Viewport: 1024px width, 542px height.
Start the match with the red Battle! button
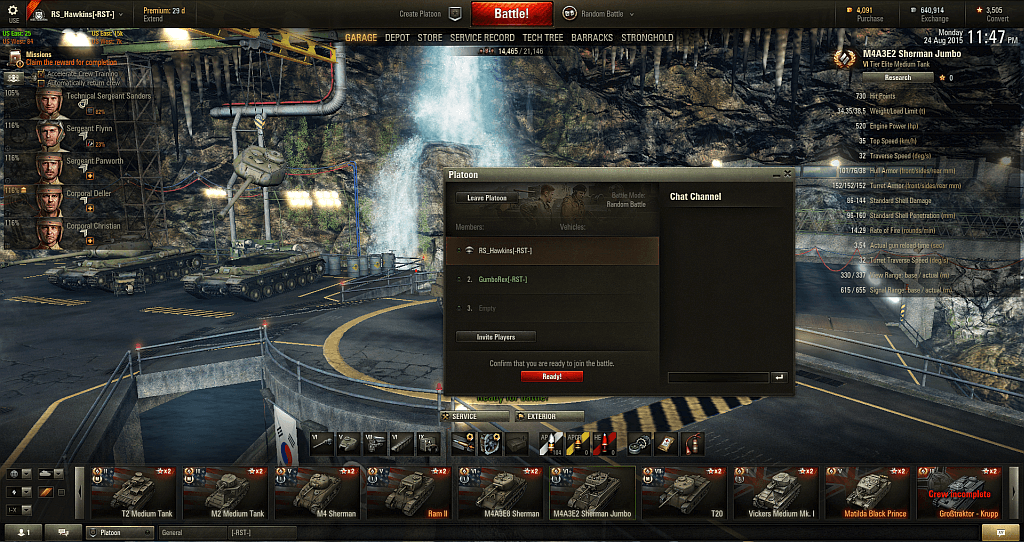point(513,14)
